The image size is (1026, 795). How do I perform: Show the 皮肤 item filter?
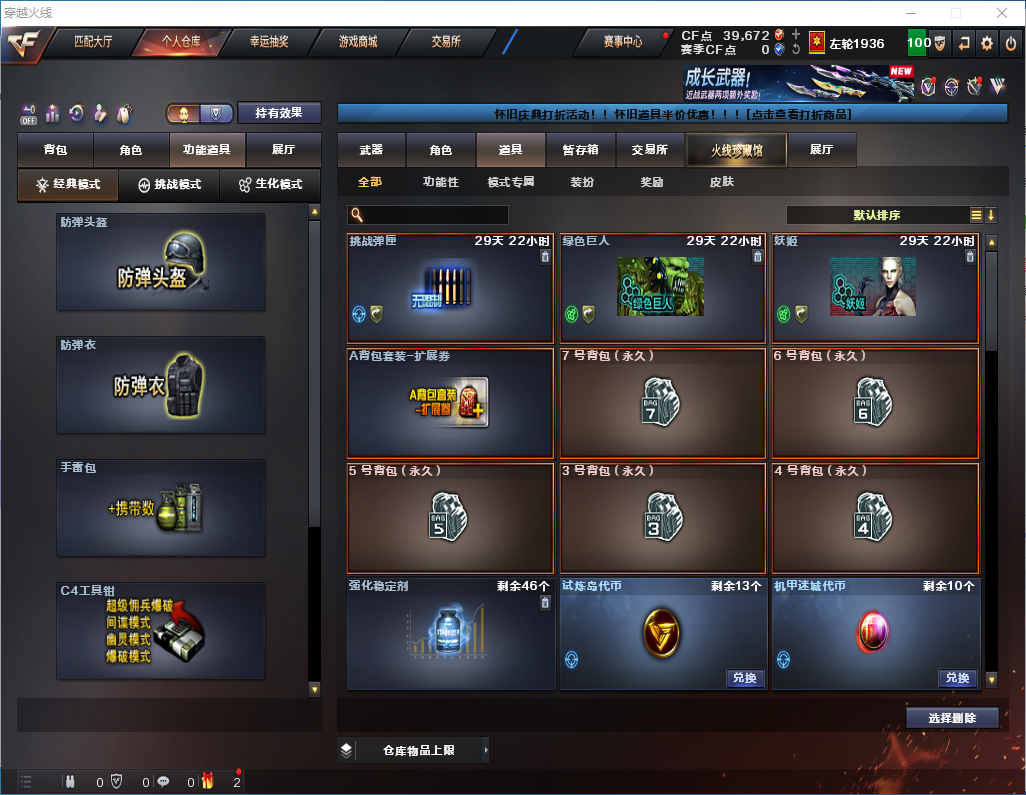pos(721,182)
